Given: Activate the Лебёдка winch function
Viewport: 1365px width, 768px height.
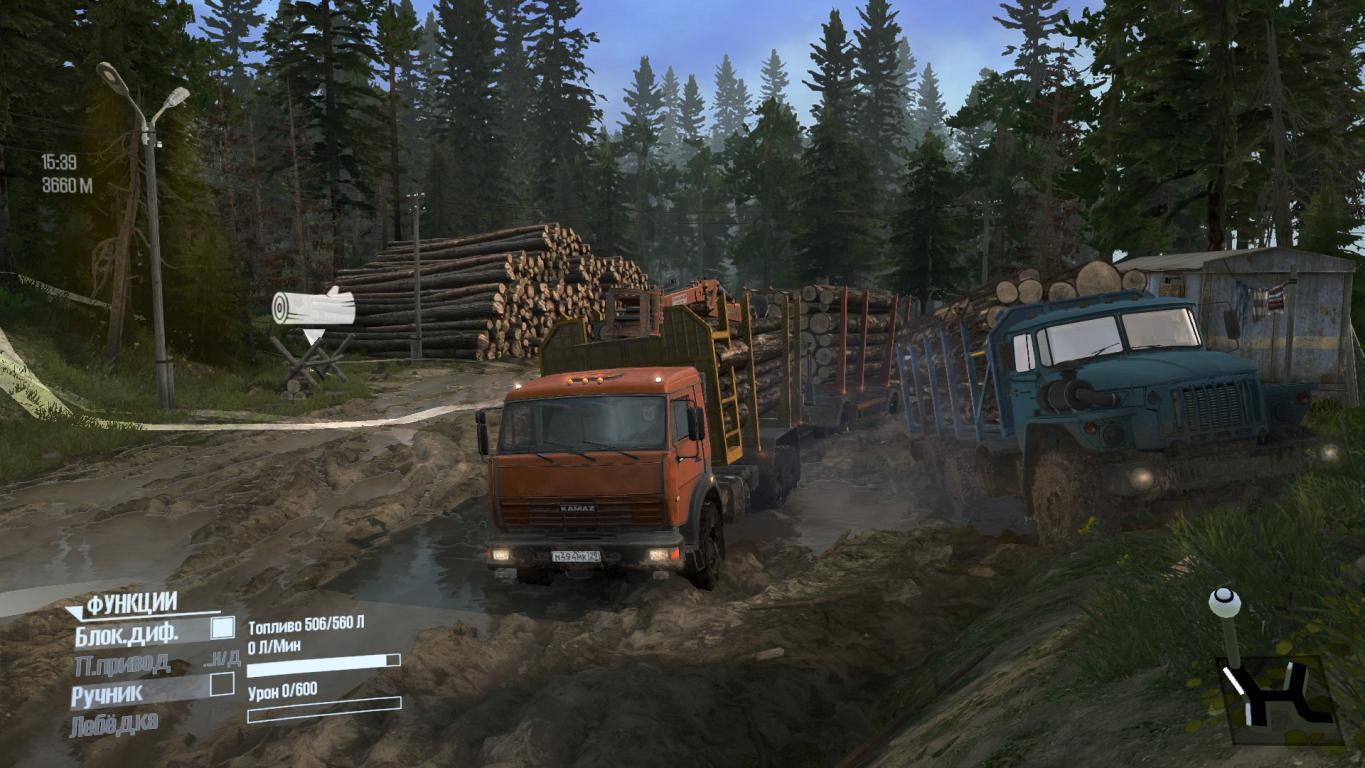Looking at the screenshot, I should [113, 724].
